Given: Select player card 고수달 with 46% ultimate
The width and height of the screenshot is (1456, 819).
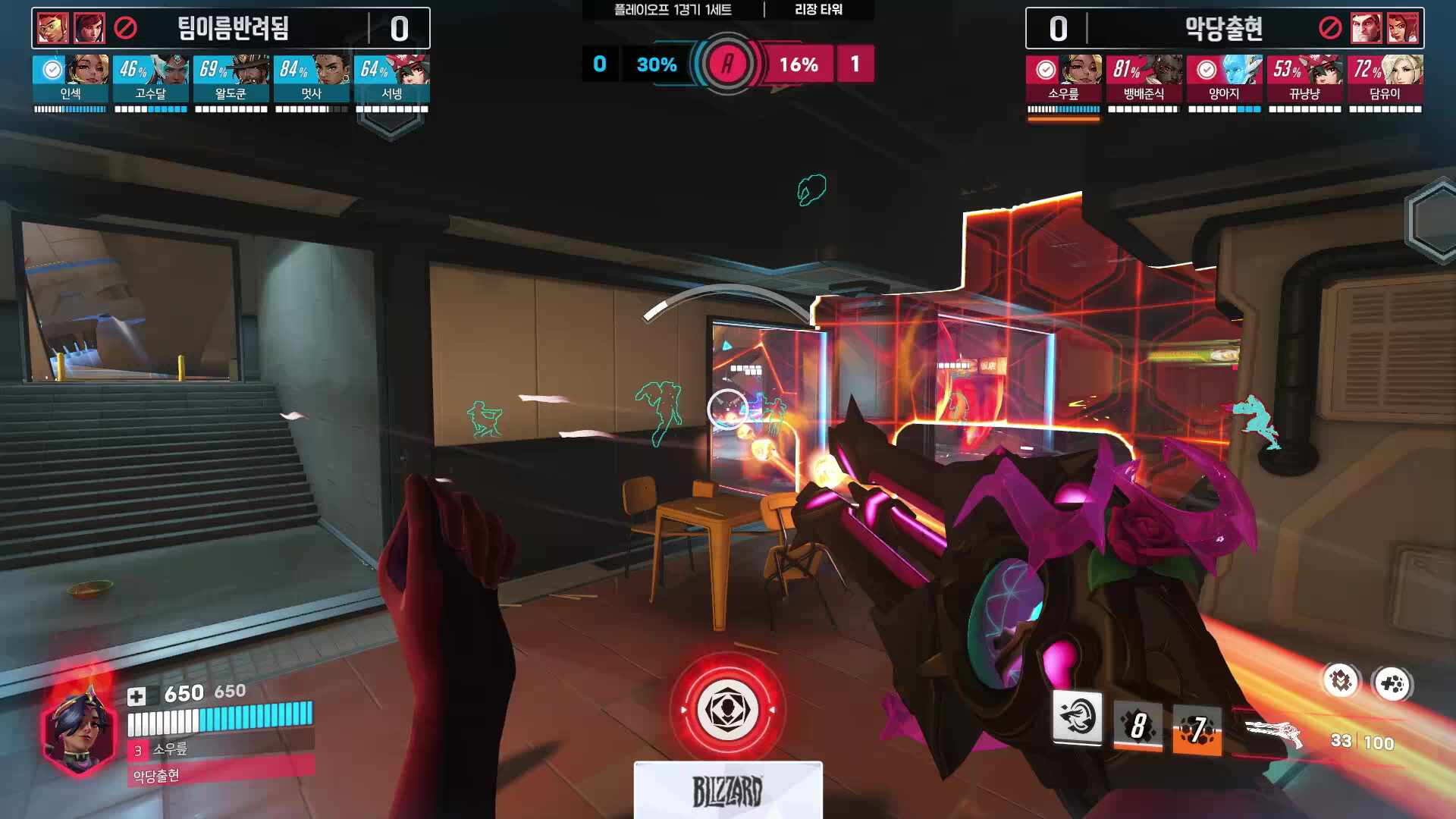Looking at the screenshot, I should pos(150,80).
